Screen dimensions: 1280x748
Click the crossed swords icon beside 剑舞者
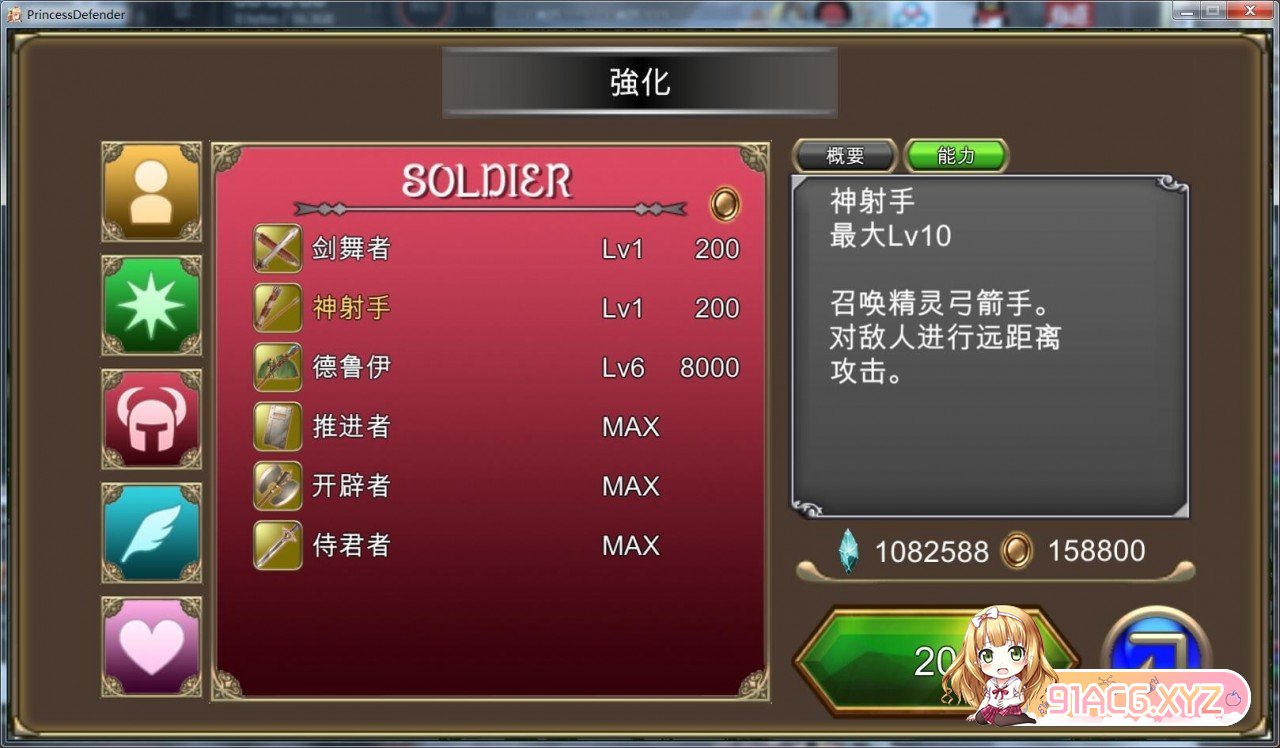(277, 248)
